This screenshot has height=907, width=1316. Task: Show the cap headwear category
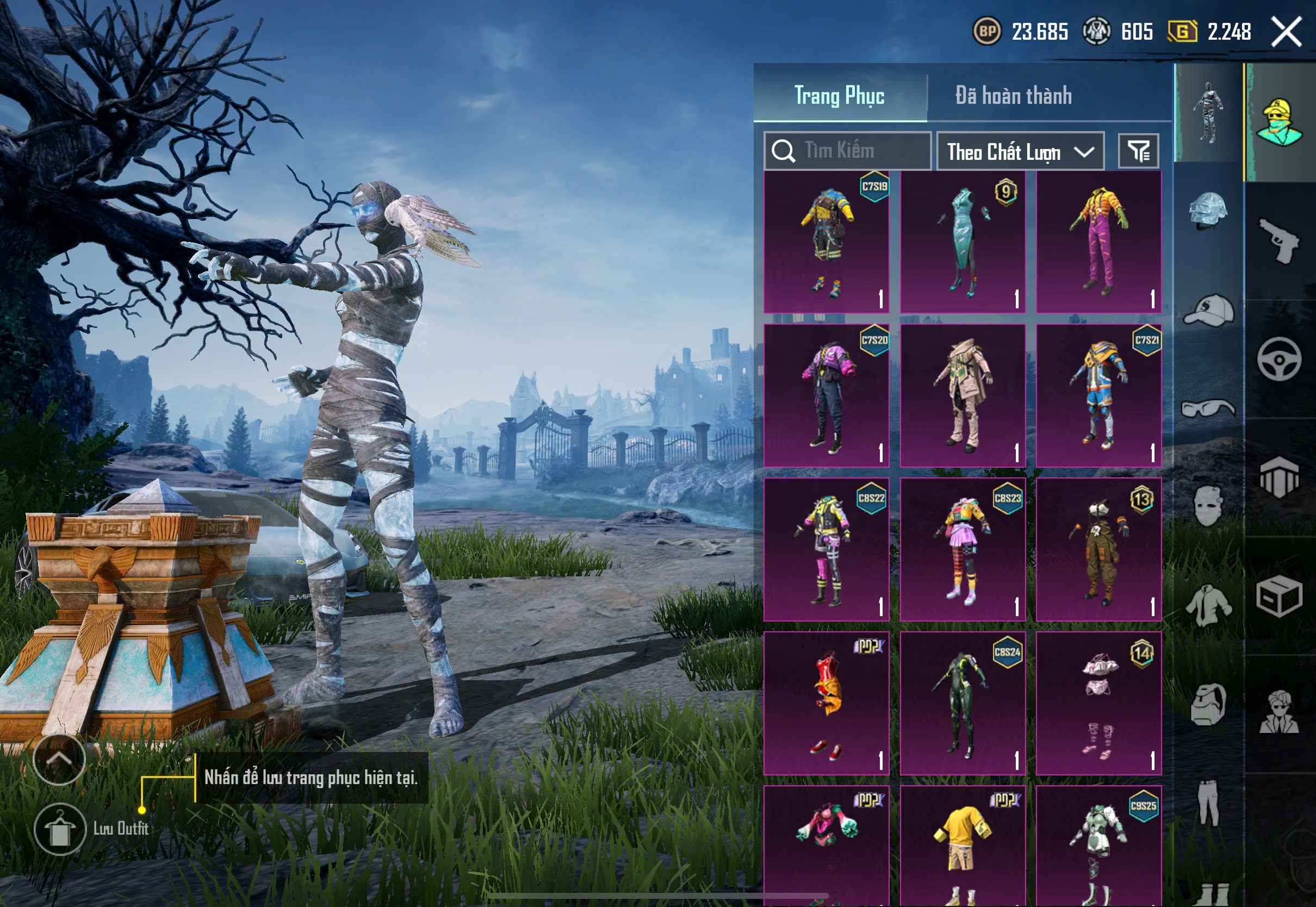[1208, 310]
